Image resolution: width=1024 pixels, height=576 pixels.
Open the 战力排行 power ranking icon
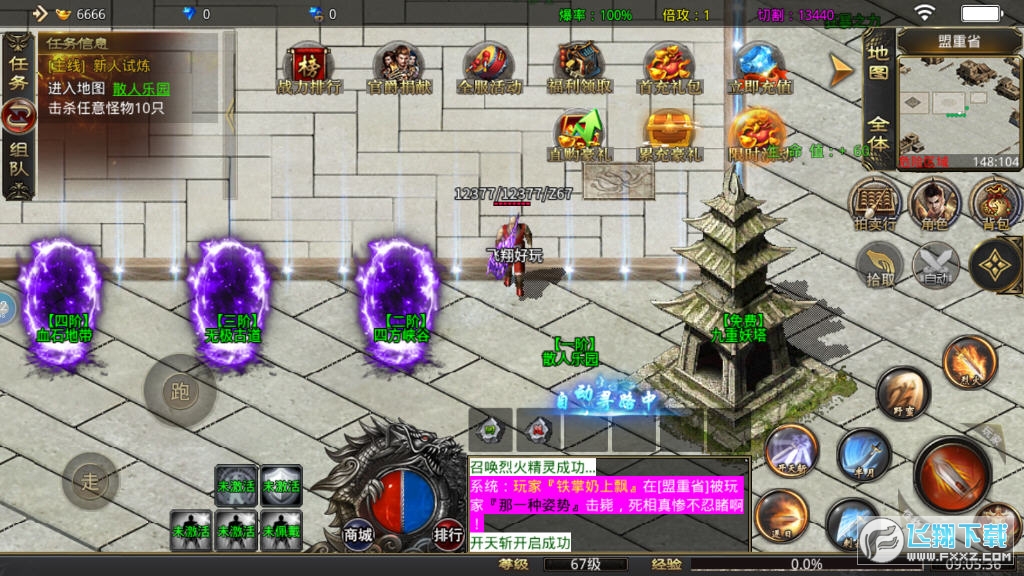tap(309, 68)
